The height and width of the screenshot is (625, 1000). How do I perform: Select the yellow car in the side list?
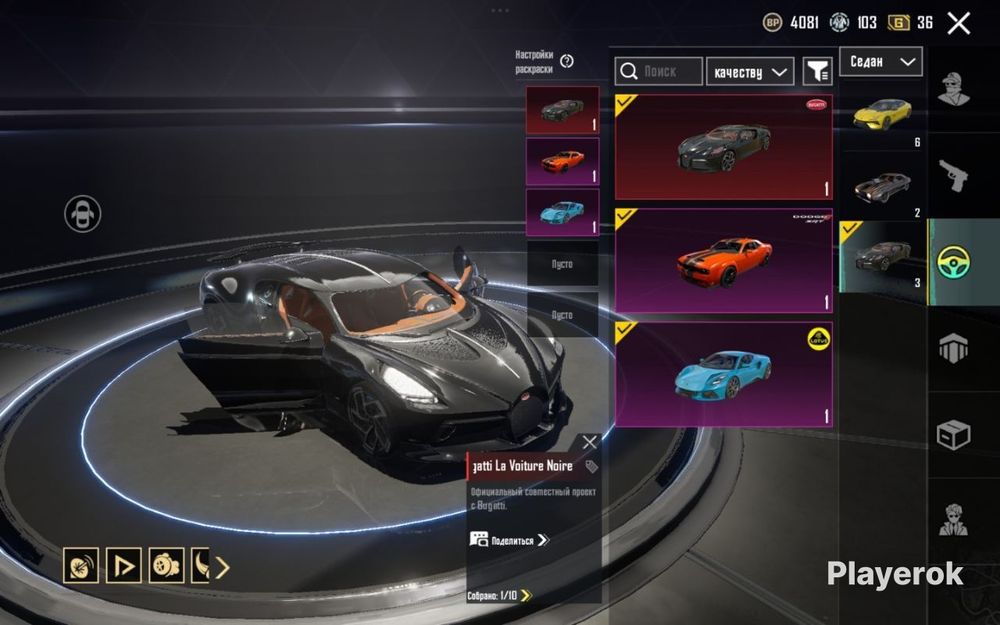pyautogui.click(x=881, y=112)
